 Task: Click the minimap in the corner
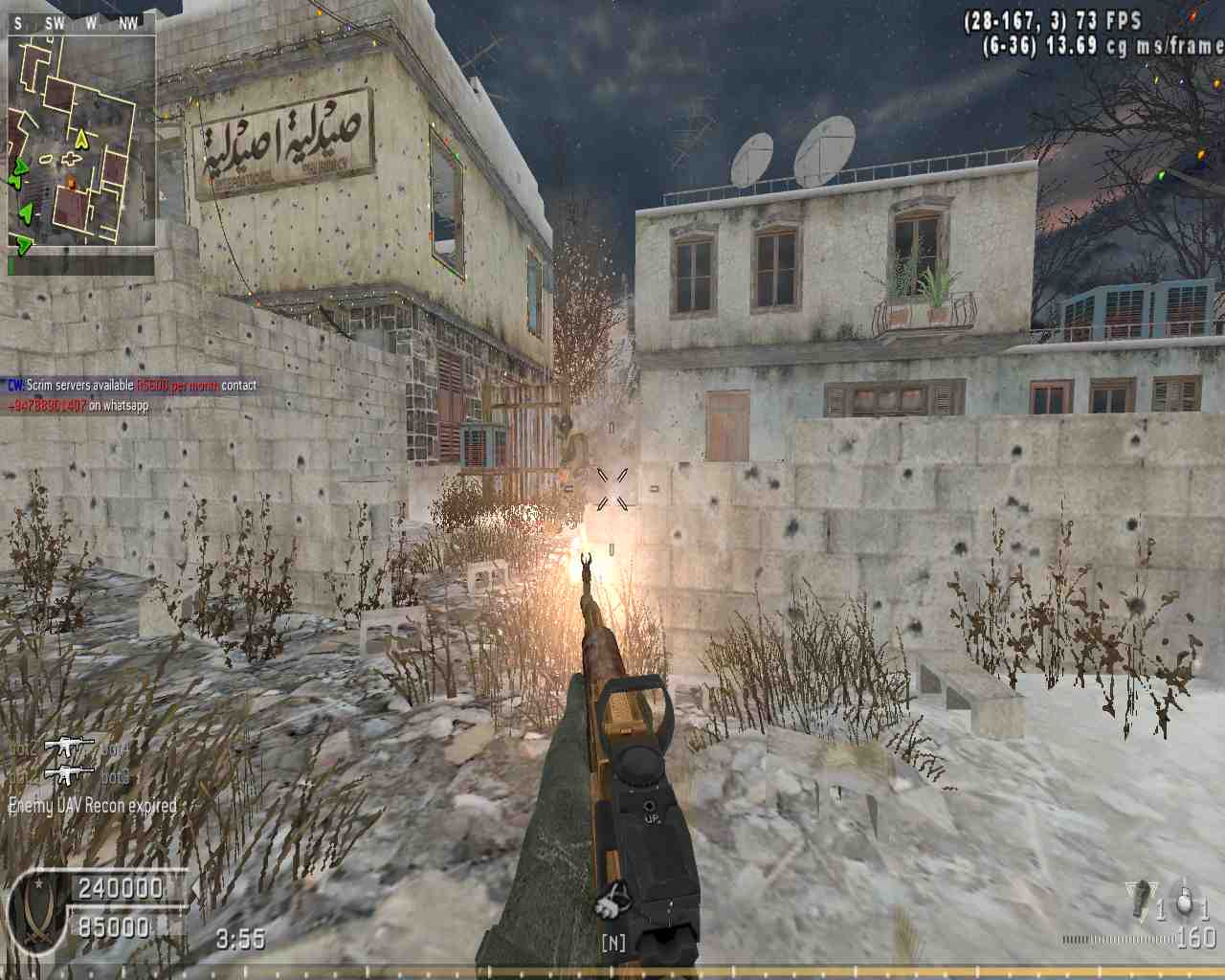click(x=81, y=142)
